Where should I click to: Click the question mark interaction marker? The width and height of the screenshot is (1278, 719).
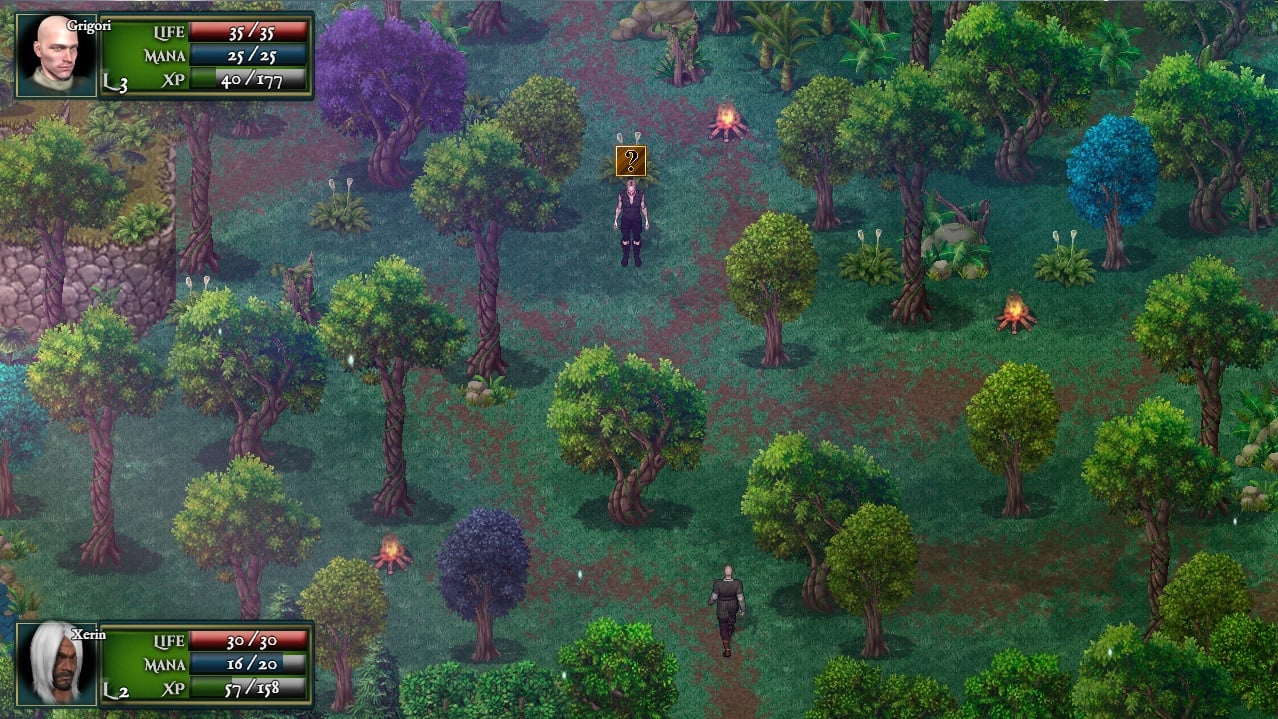(x=630, y=161)
